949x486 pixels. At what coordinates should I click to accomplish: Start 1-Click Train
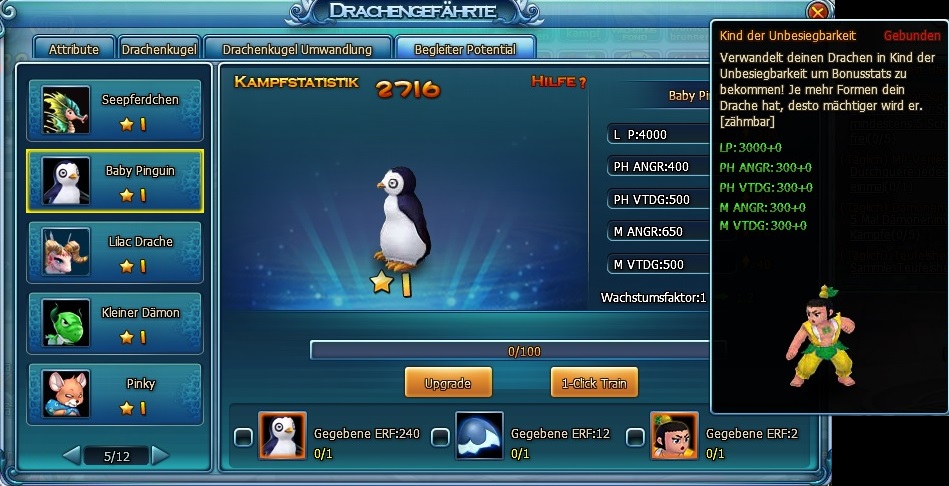pyautogui.click(x=594, y=383)
